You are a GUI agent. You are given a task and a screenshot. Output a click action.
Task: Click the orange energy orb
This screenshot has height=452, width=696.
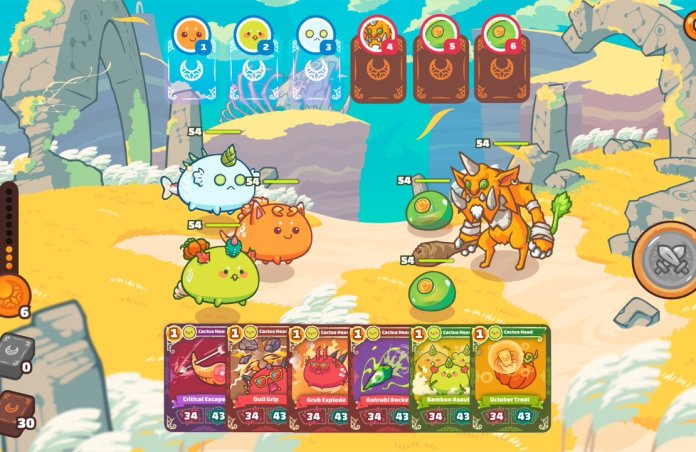12,295
